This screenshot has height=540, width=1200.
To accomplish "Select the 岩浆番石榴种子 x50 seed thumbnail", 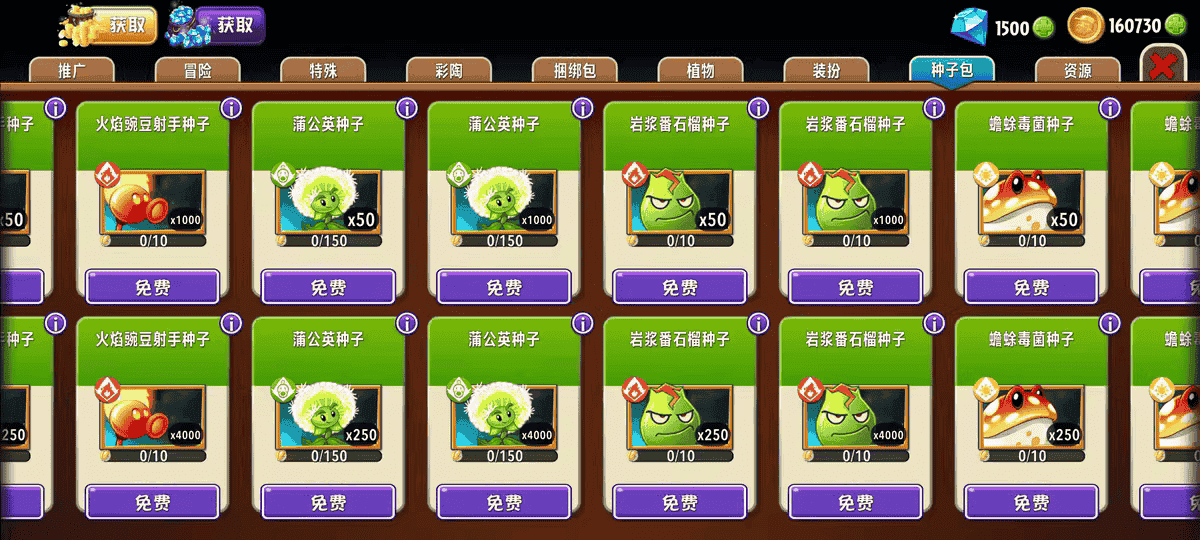I will [679, 202].
